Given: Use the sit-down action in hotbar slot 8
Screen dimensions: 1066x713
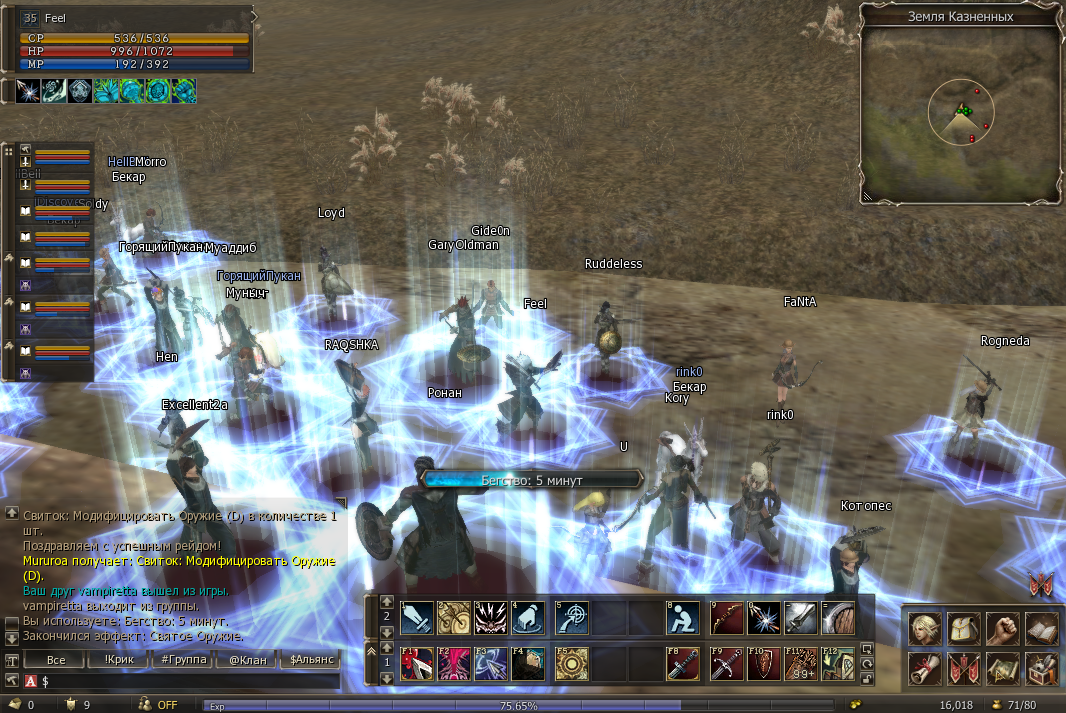Looking at the screenshot, I should coord(683,618).
